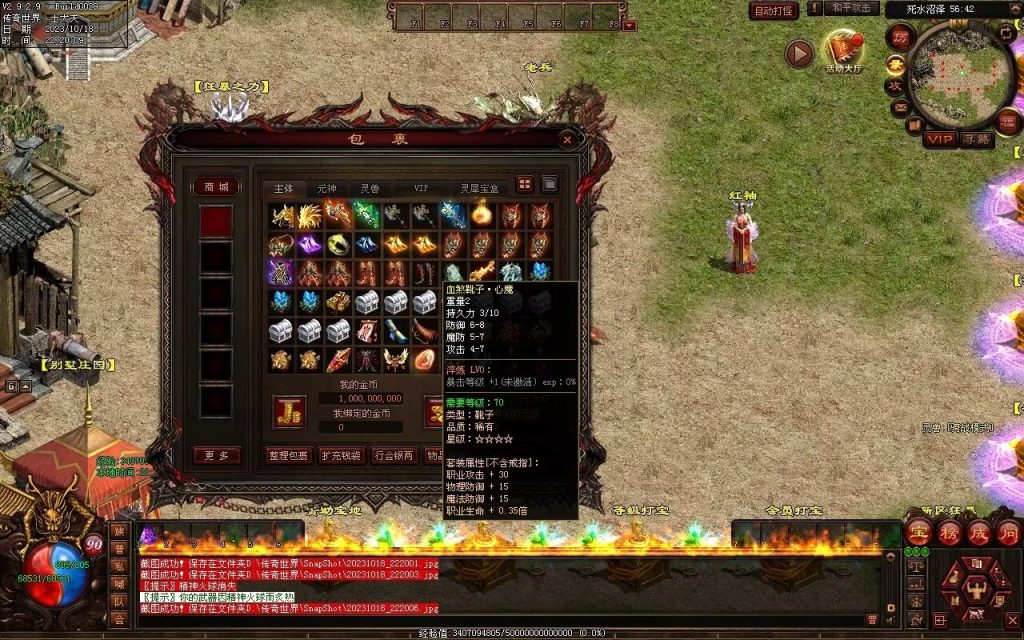Screen dimensions: 1024x640
Task: Click the round play arrow button
Action: click(x=799, y=54)
